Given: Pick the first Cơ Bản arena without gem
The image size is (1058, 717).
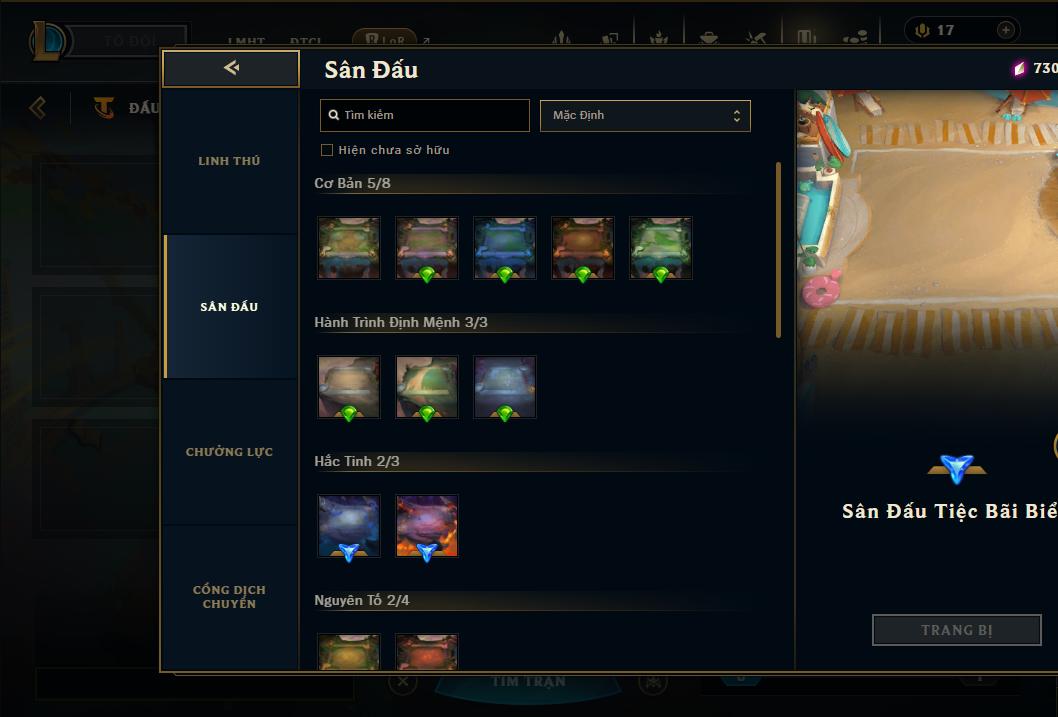Looking at the screenshot, I should [x=349, y=248].
